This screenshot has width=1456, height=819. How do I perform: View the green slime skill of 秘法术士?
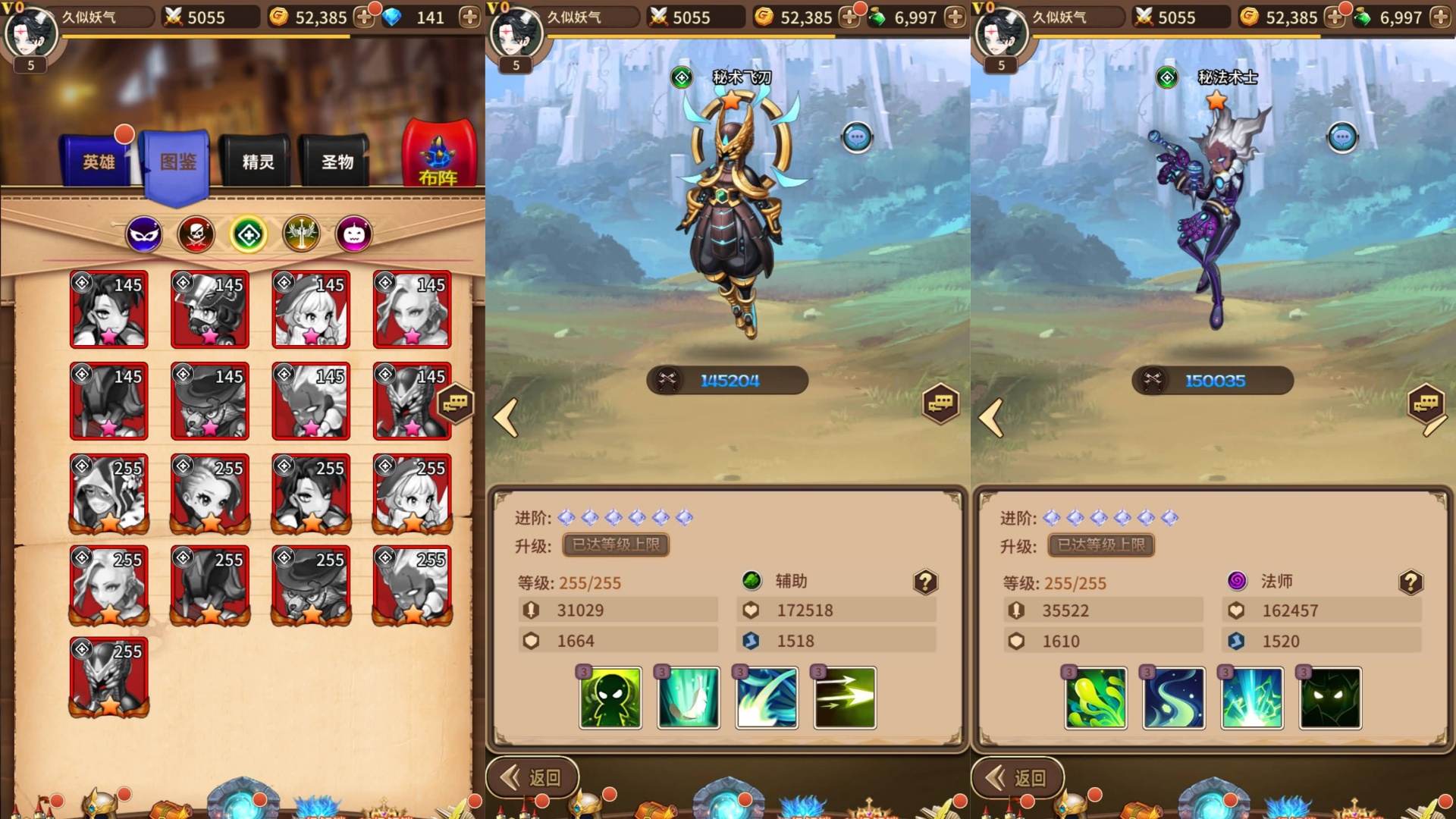click(1096, 698)
